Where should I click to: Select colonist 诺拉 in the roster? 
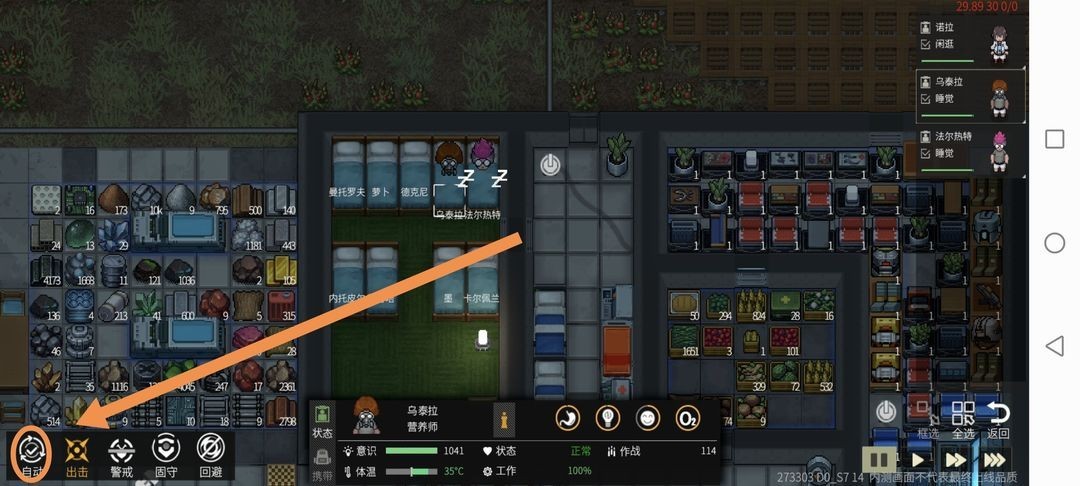[x=971, y=42]
